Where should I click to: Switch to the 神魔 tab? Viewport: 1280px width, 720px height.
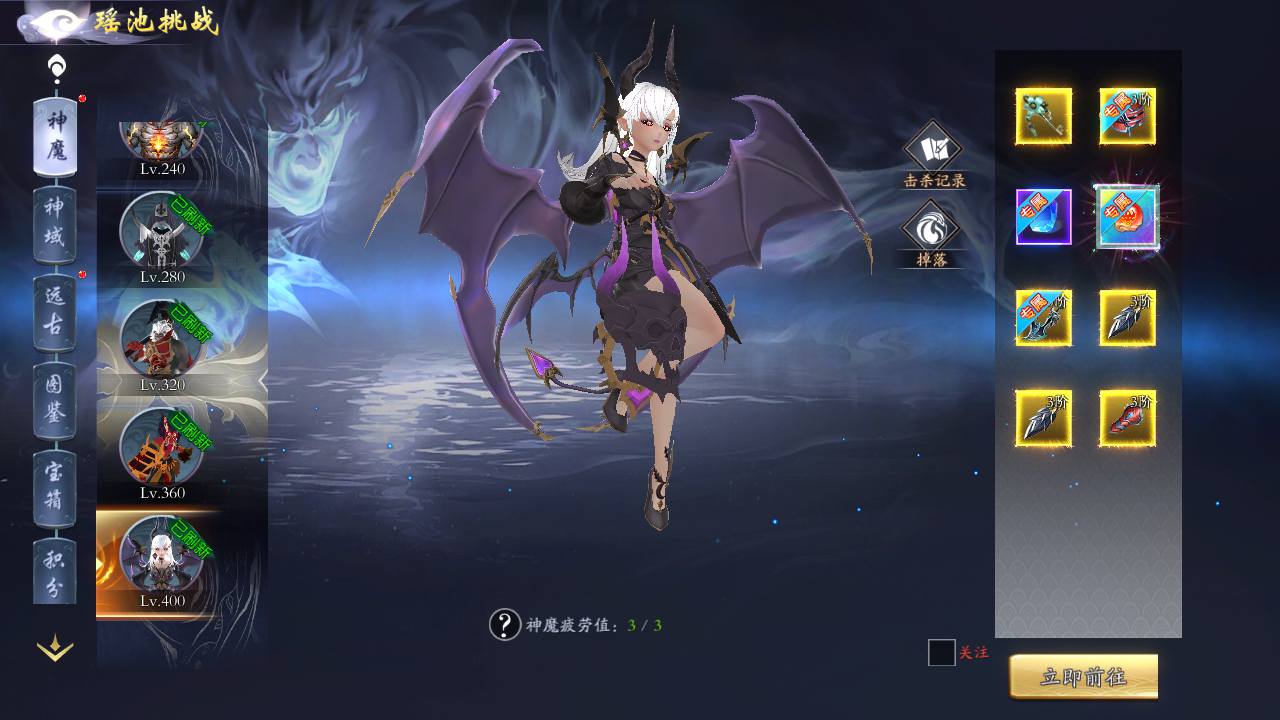pos(55,136)
